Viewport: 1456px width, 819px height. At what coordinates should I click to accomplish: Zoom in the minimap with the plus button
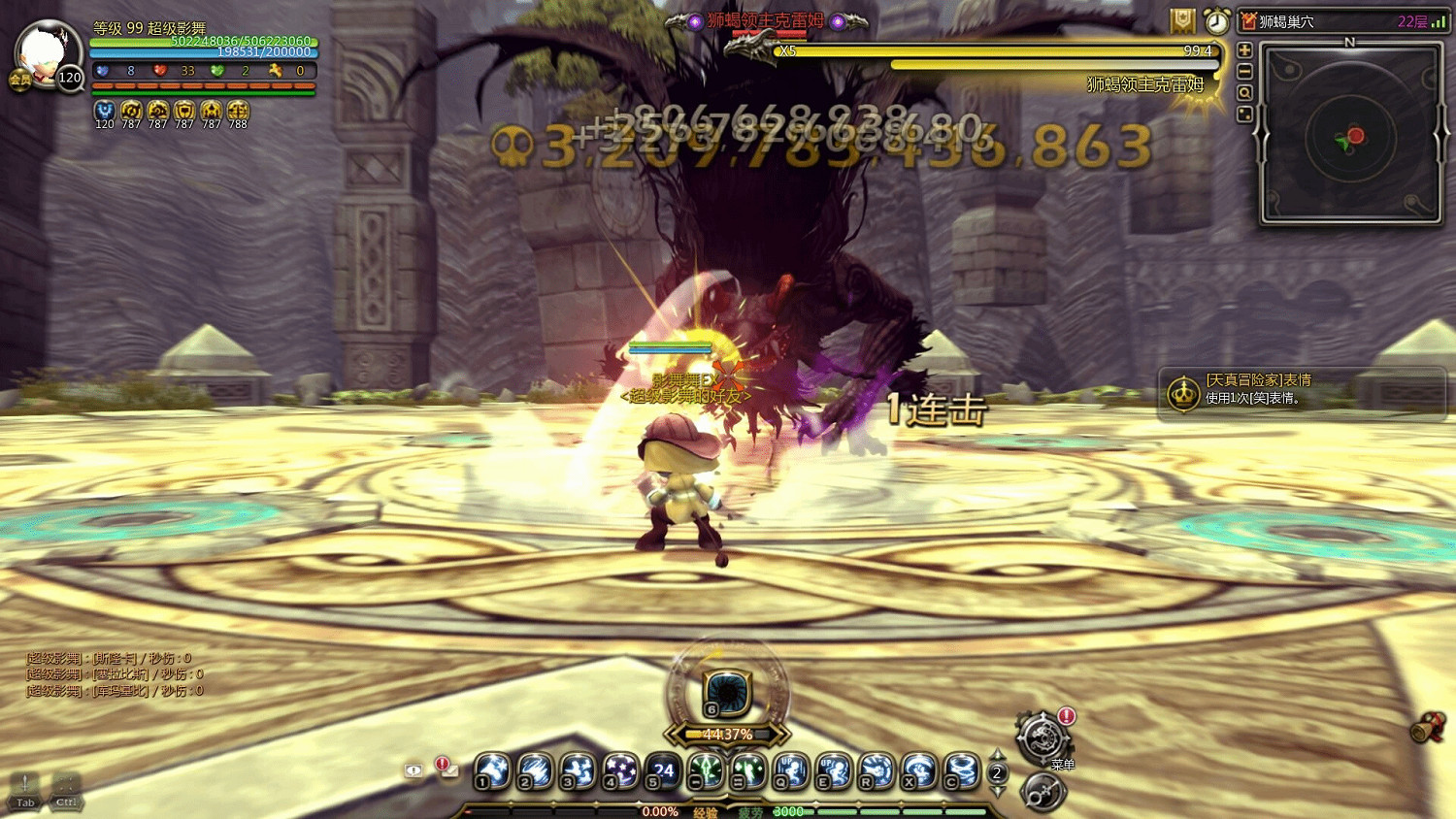click(1244, 49)
